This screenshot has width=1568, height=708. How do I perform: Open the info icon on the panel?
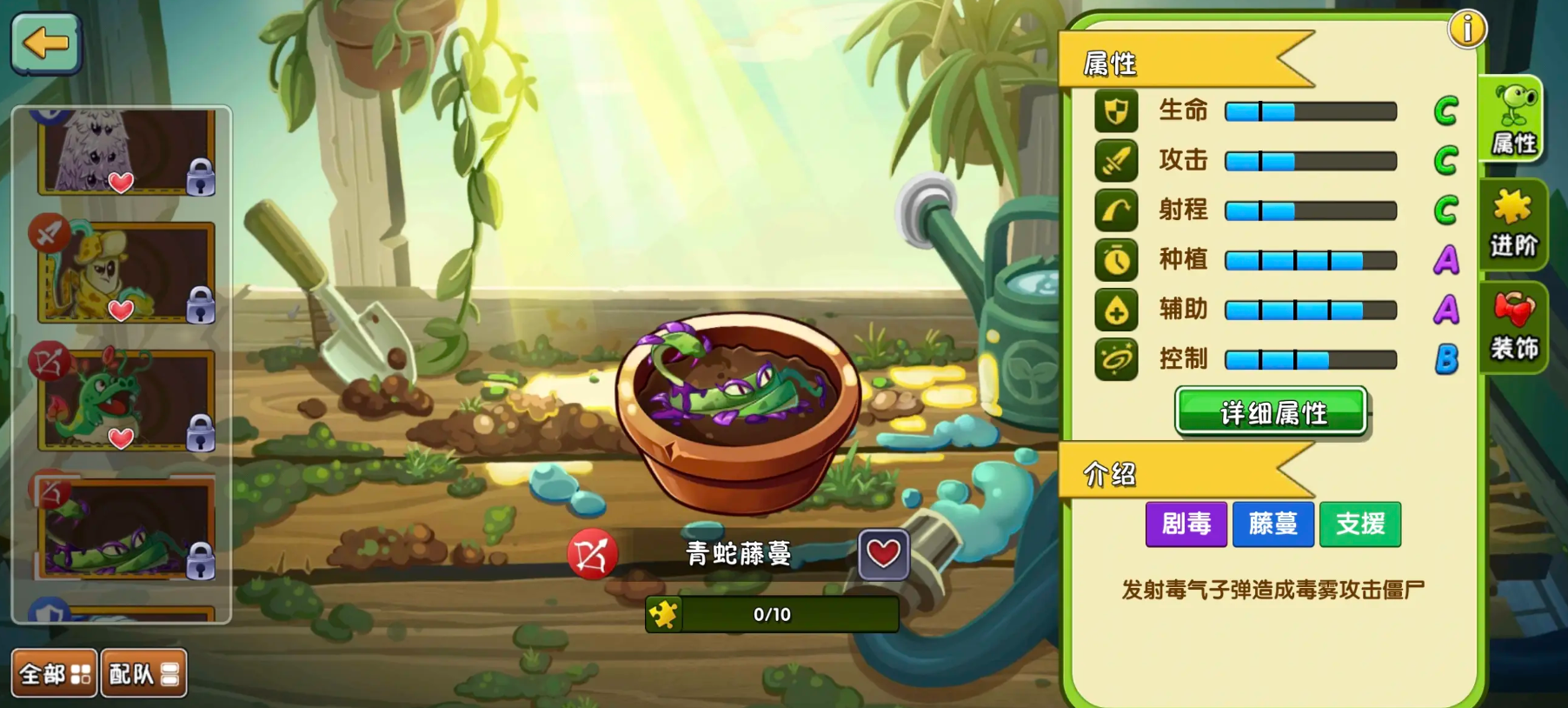coord(1467,30)
